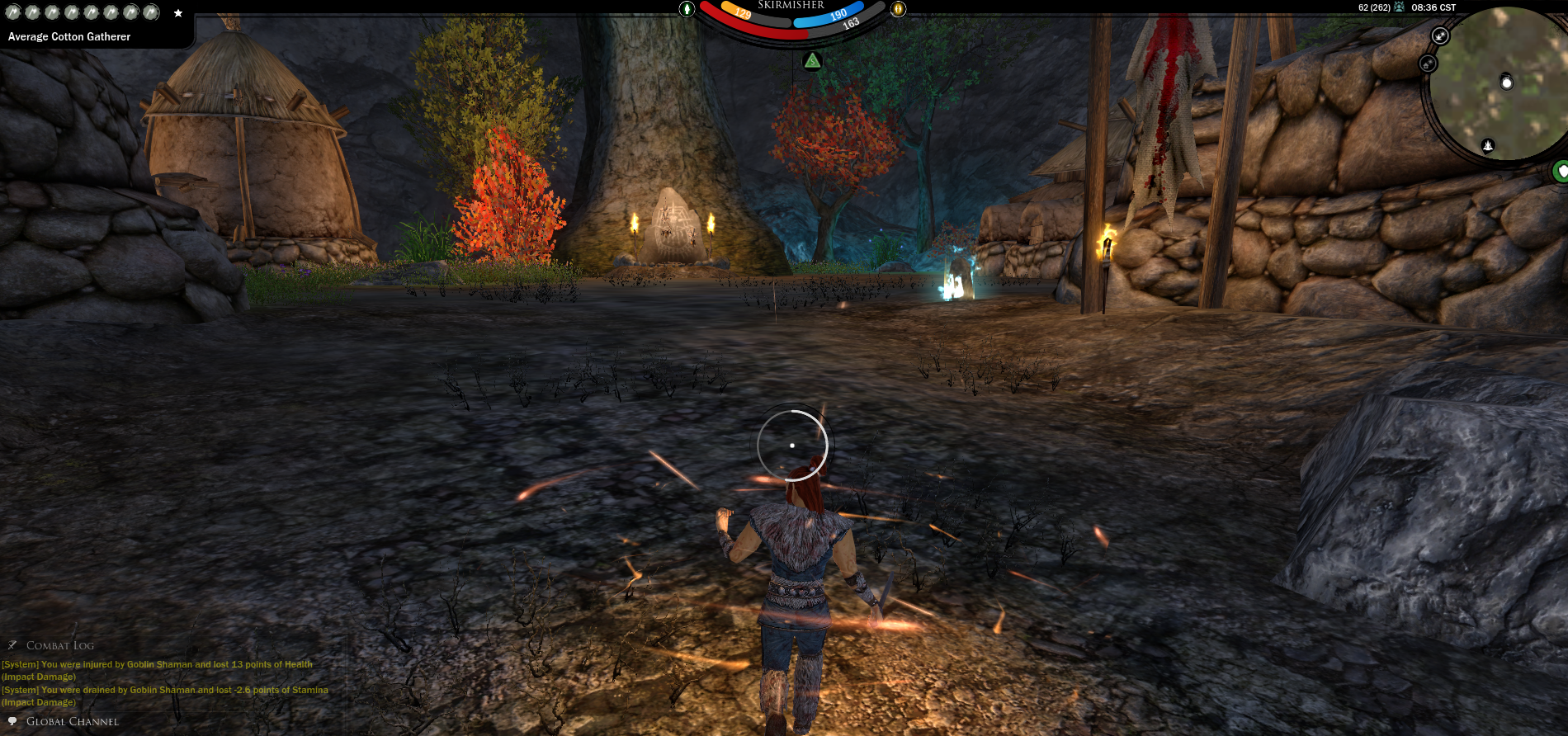The height and width of the screenshot is (736, 1568).
Task: Click the gold two-figures icon
Action: pyautogui.click(x=898, y=9)
